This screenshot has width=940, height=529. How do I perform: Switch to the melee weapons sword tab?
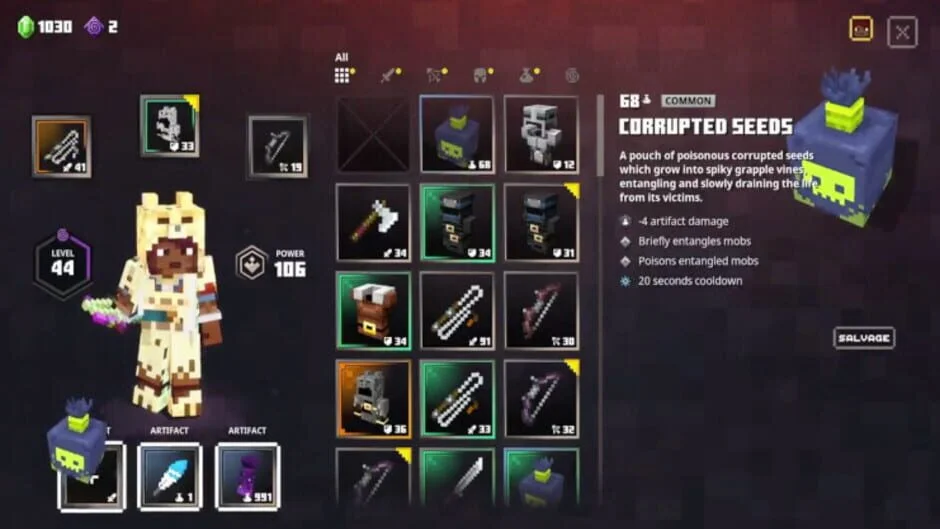pyautogui.click(x=389, y=75)
